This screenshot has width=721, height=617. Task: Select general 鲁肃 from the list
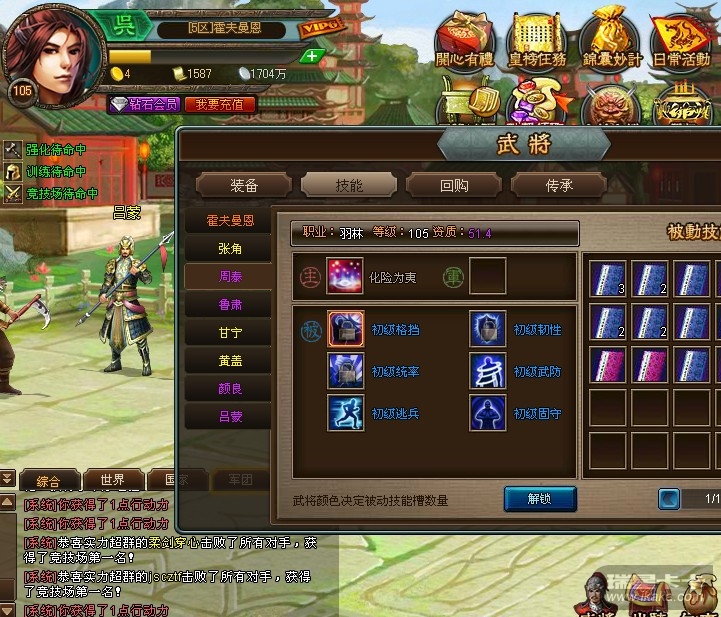click(x=230, y=304)
